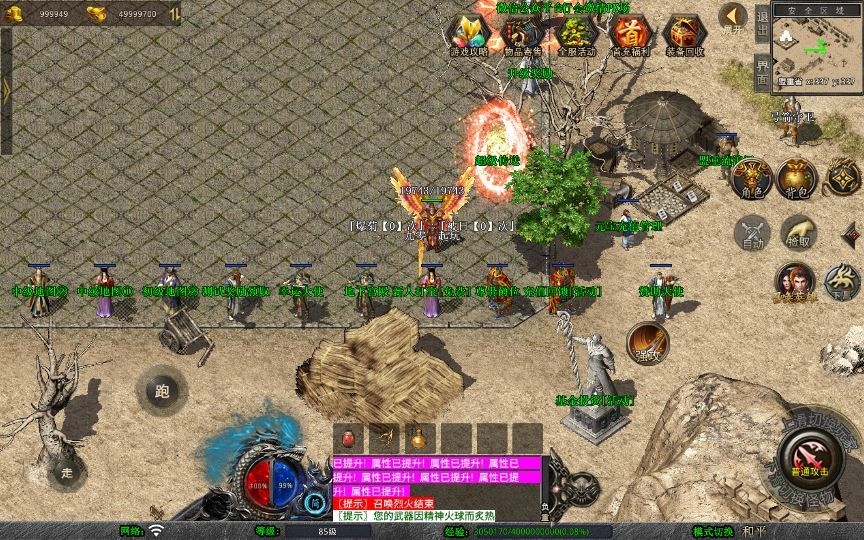Activate the 强攻 forced attack button
This screenshot has width=864, height=540.
tap(647, 341)
